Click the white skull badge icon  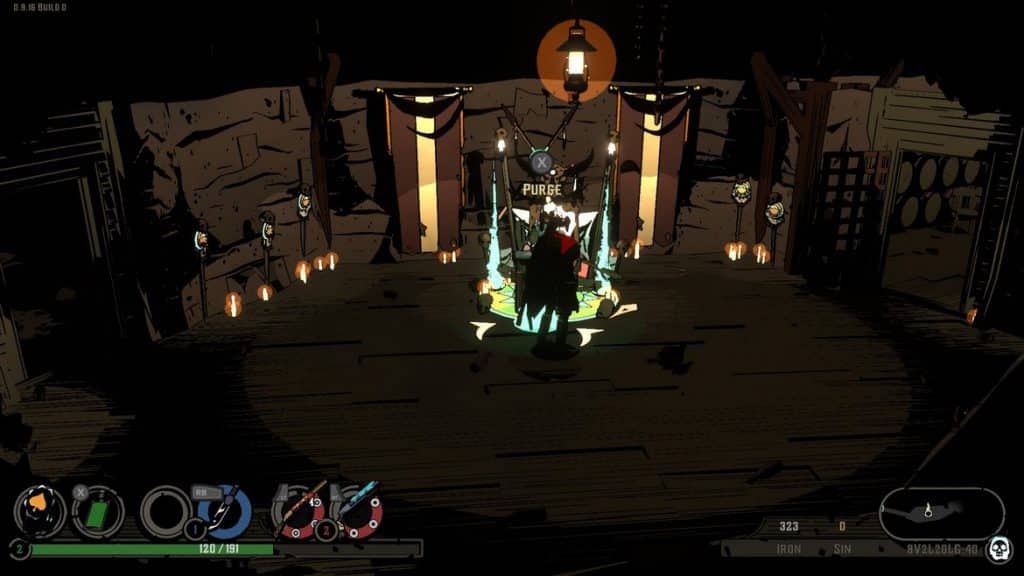pyautogui.click(x=997, y=548)
